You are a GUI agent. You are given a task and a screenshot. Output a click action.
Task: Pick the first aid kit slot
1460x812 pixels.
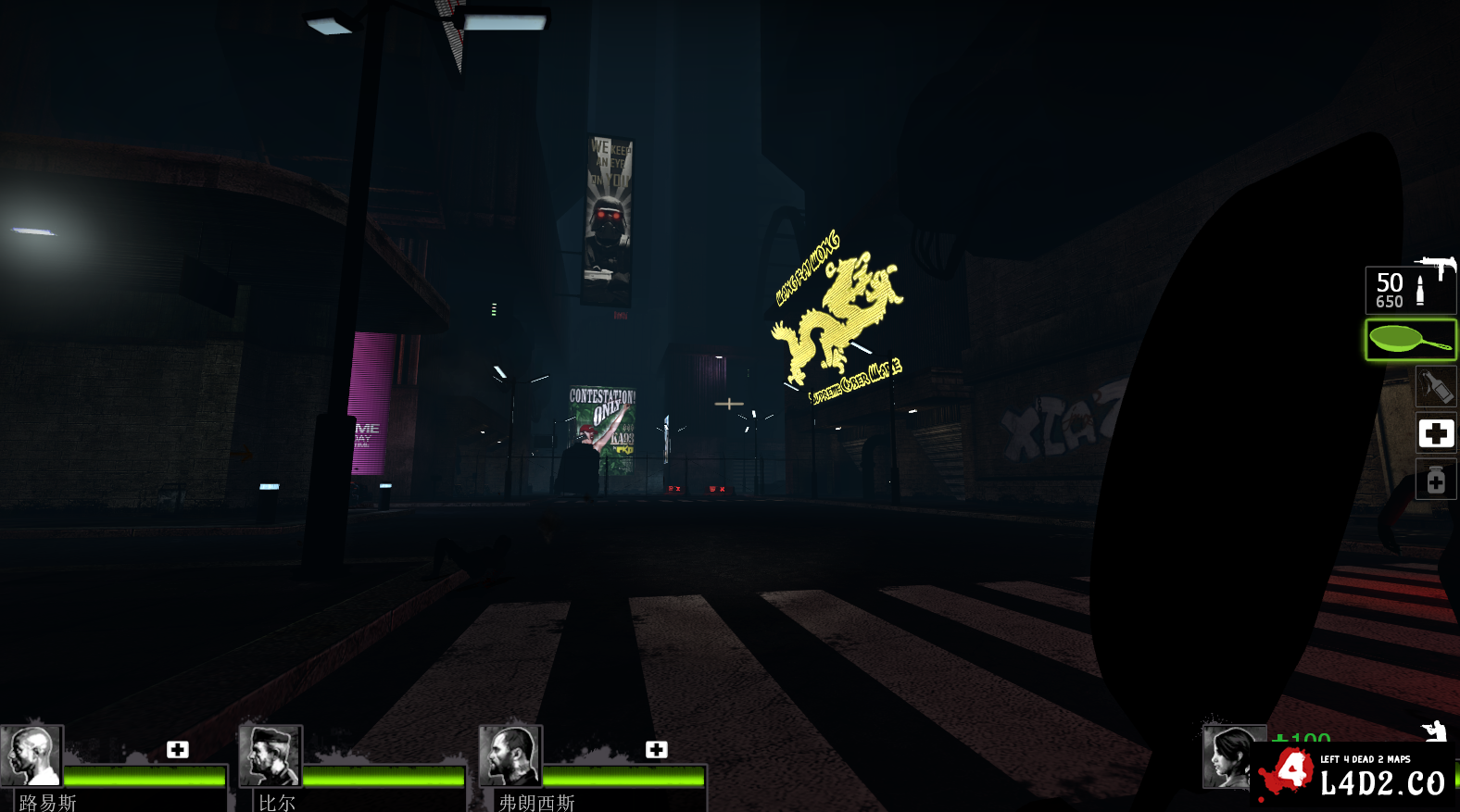click(1435, 433)
